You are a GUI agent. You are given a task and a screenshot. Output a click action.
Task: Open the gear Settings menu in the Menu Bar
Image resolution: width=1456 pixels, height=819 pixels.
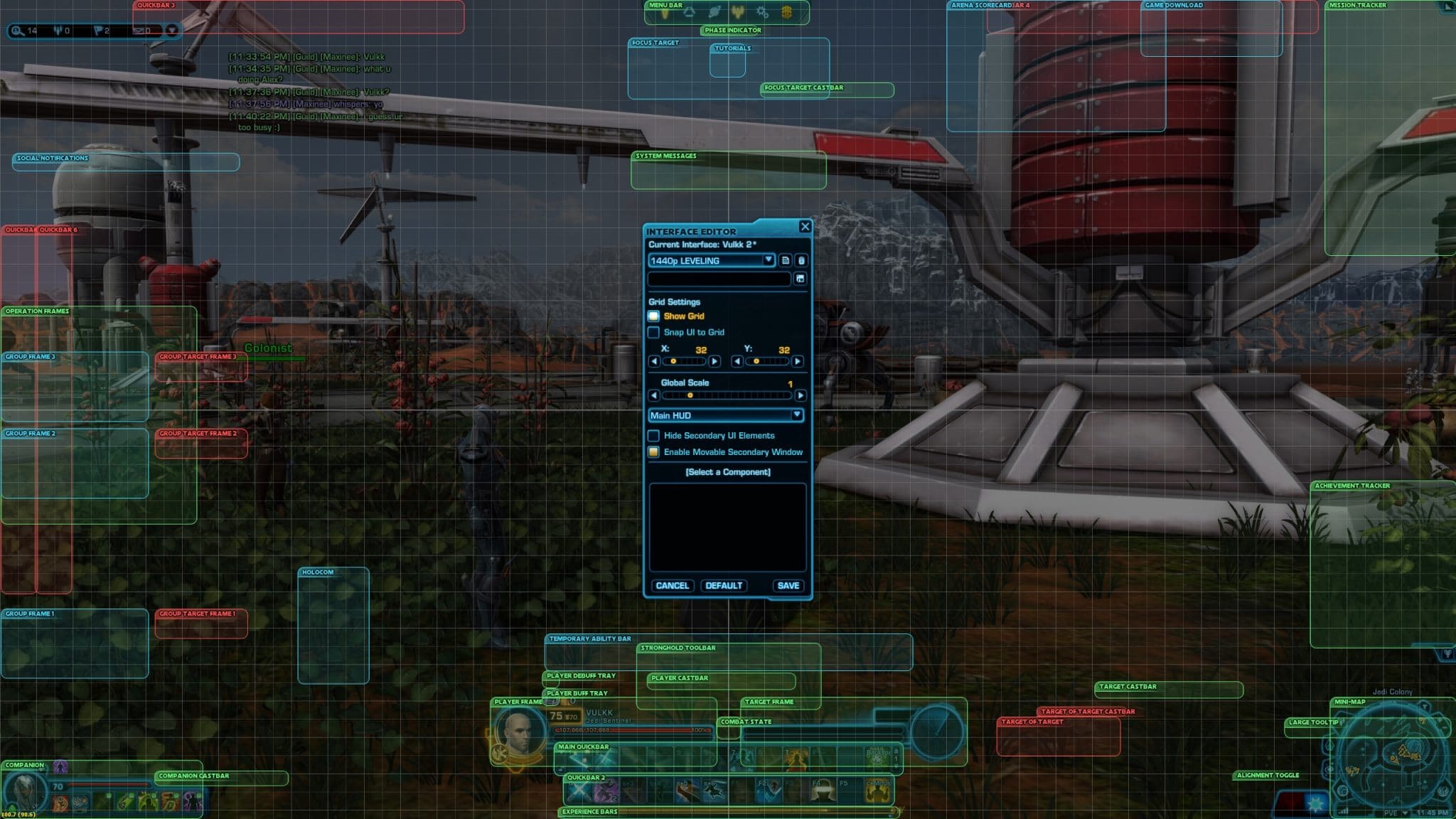(762, 13)
